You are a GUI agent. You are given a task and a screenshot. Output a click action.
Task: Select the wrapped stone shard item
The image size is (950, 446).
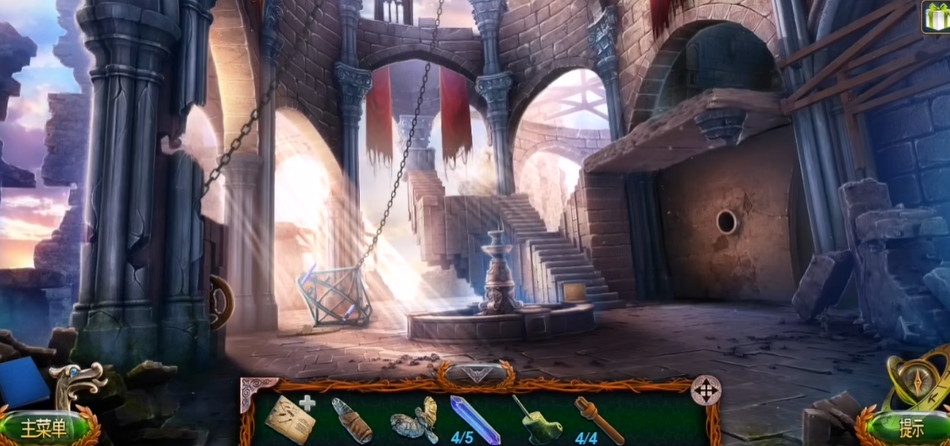click(x=351, y=419)
